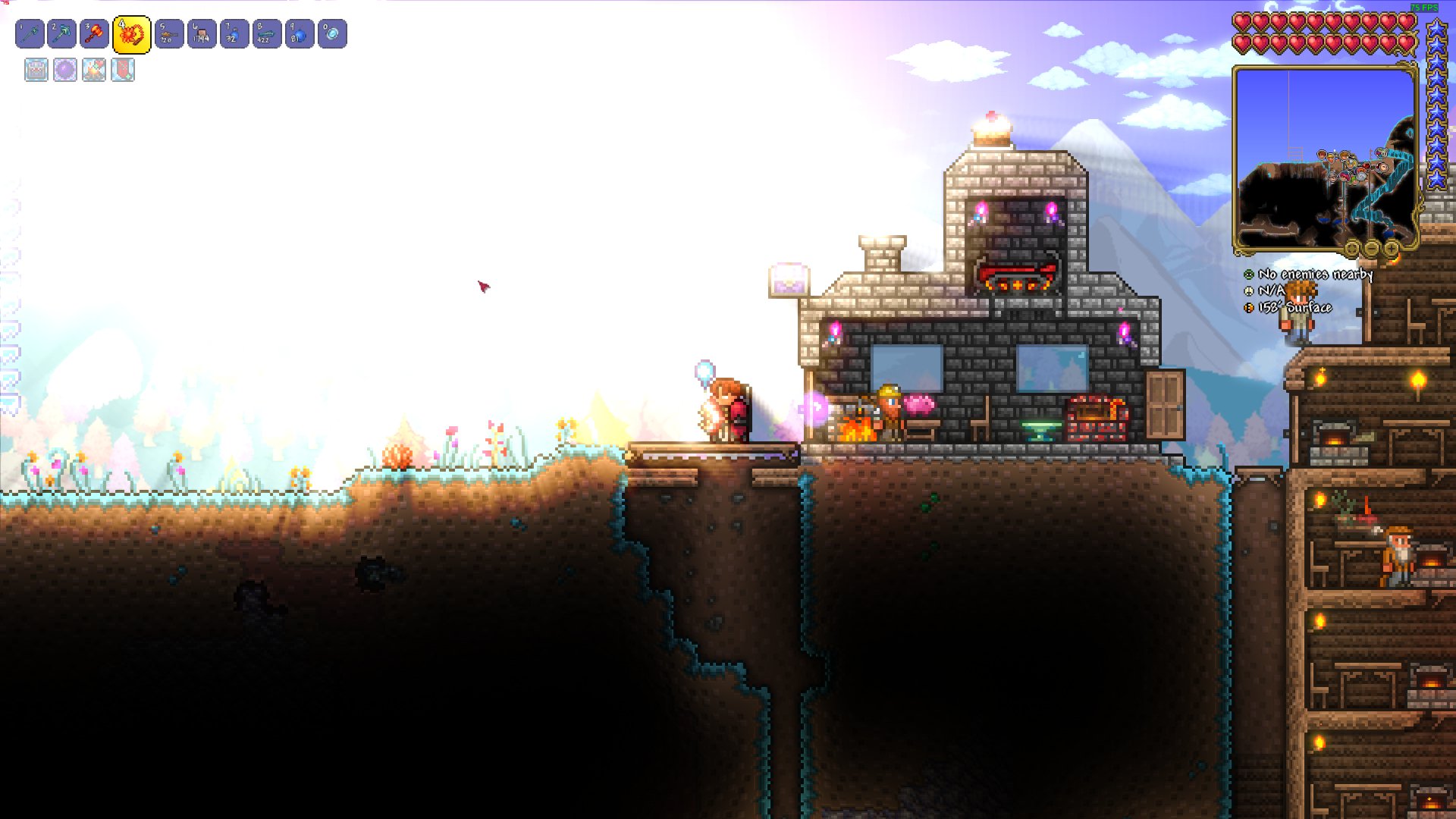1456x819 pixels.
Task: Zoom in the minimap with the plus button
Action: pos(1392,249)
